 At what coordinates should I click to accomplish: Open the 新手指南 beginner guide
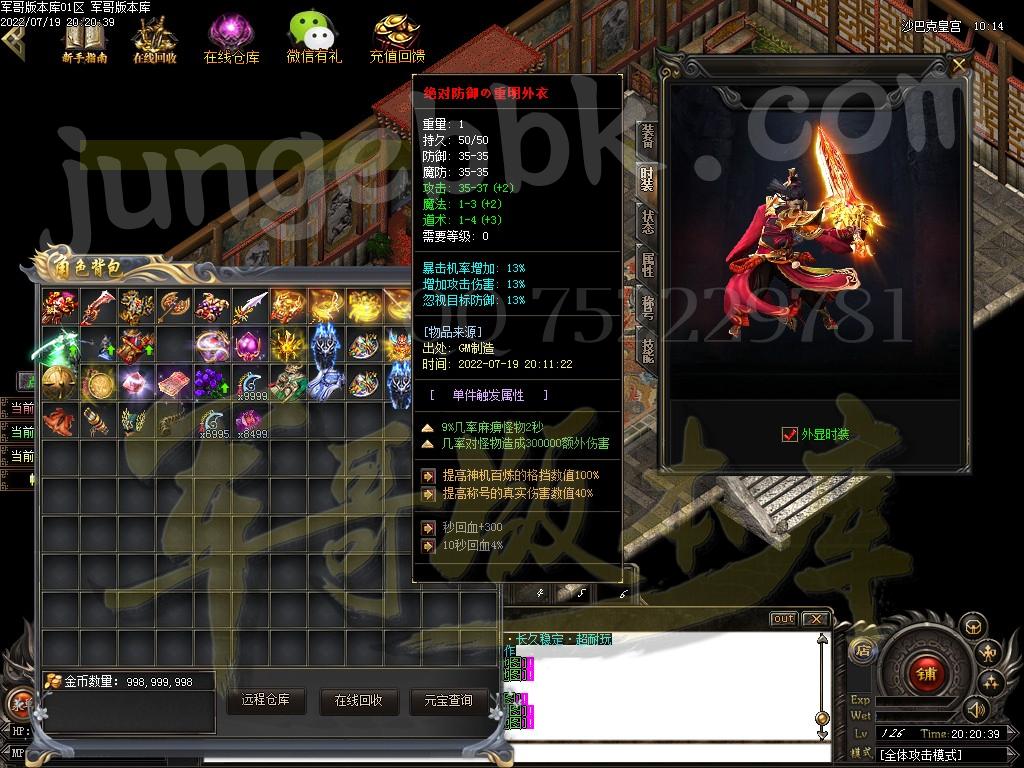click(x=84, y=40)
